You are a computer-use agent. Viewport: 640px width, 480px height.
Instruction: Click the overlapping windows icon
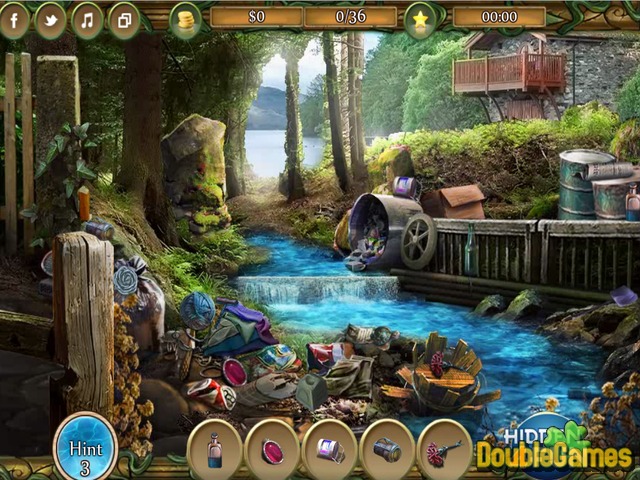pyautogui.click(x=125, y=20)
